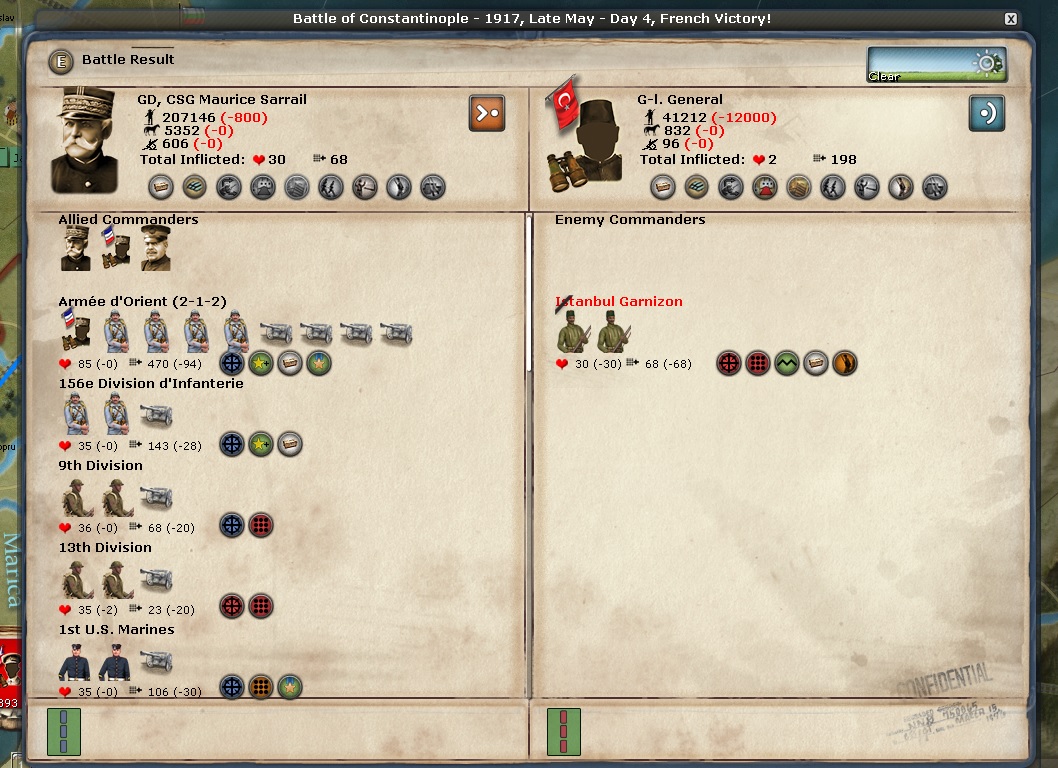Click the orange French posture button
Screen dimensions: 1058x768
pos(487,113)
